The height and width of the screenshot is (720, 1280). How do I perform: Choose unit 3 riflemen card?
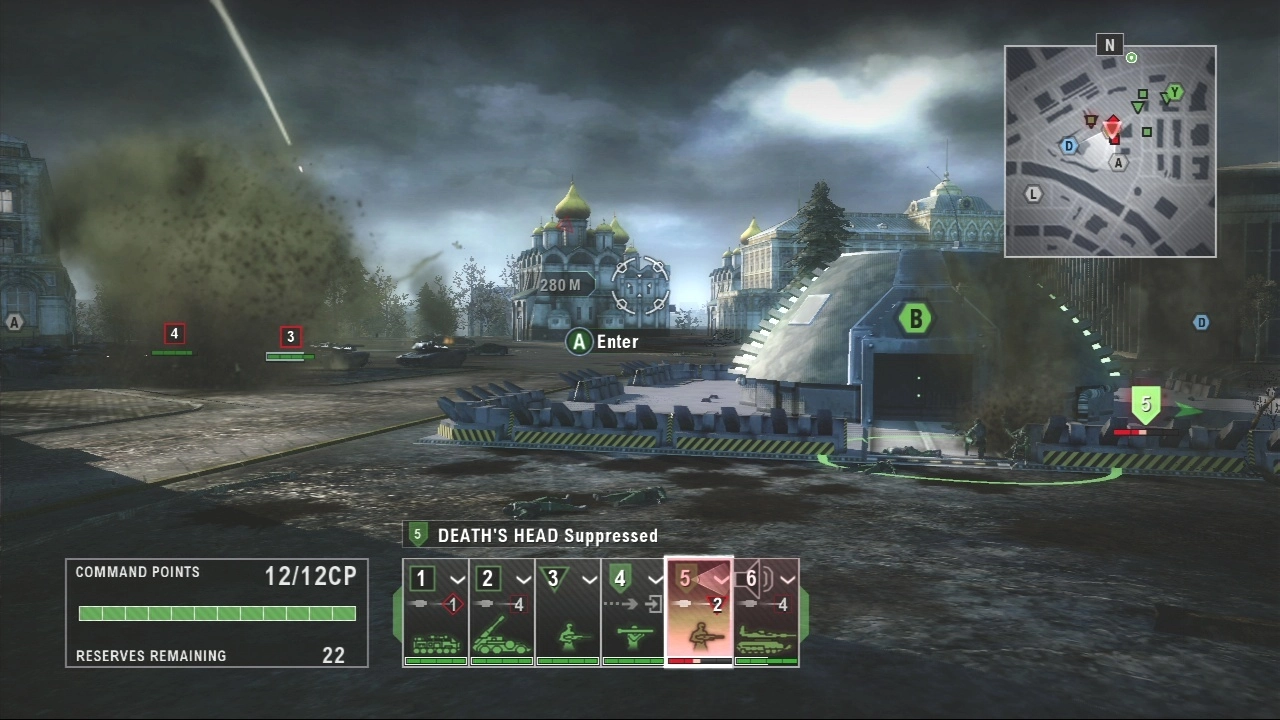coord(567,612)
